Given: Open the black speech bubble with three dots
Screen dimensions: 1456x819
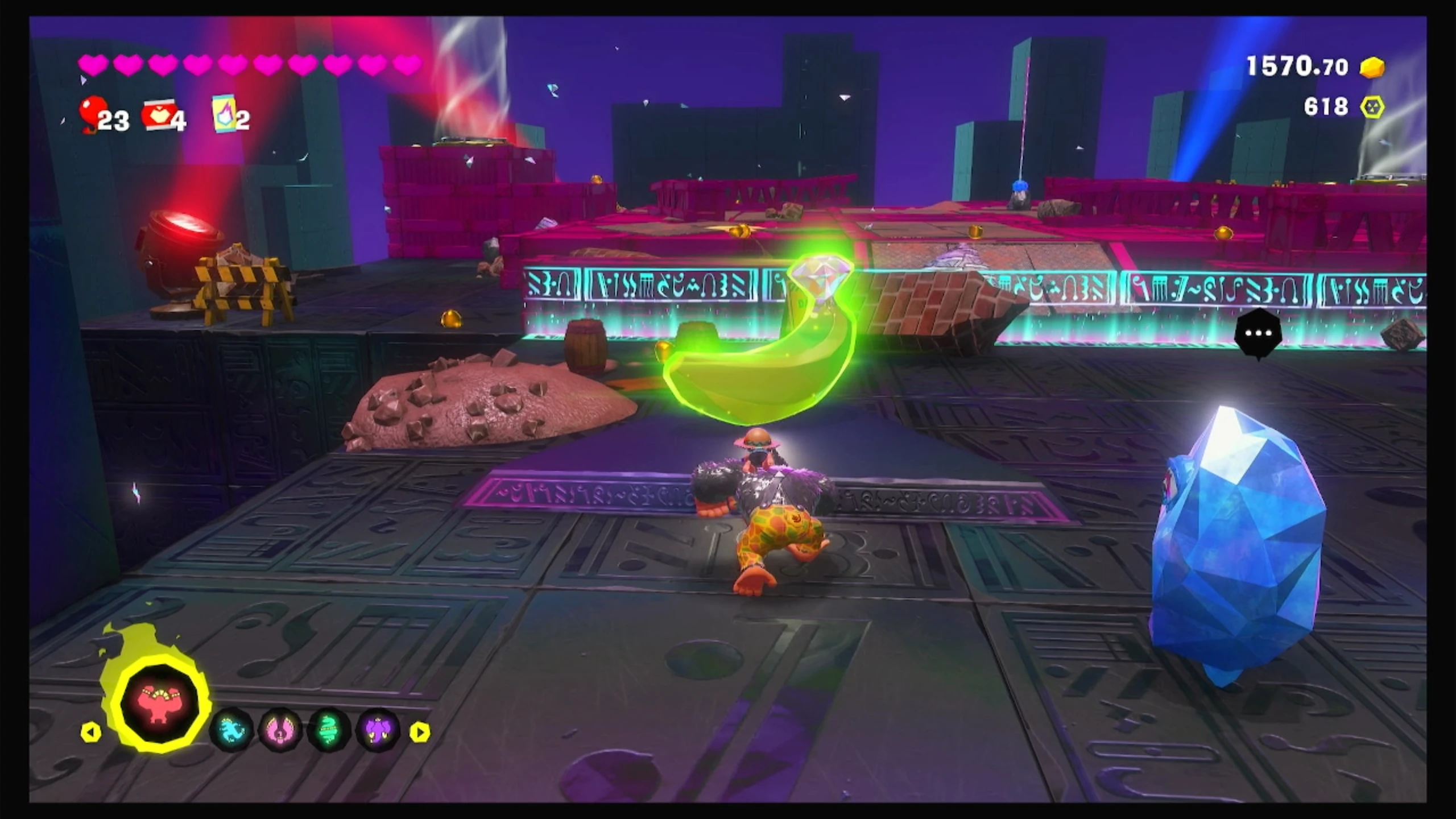Looking at the screenshot, I should pos(1258,334).
